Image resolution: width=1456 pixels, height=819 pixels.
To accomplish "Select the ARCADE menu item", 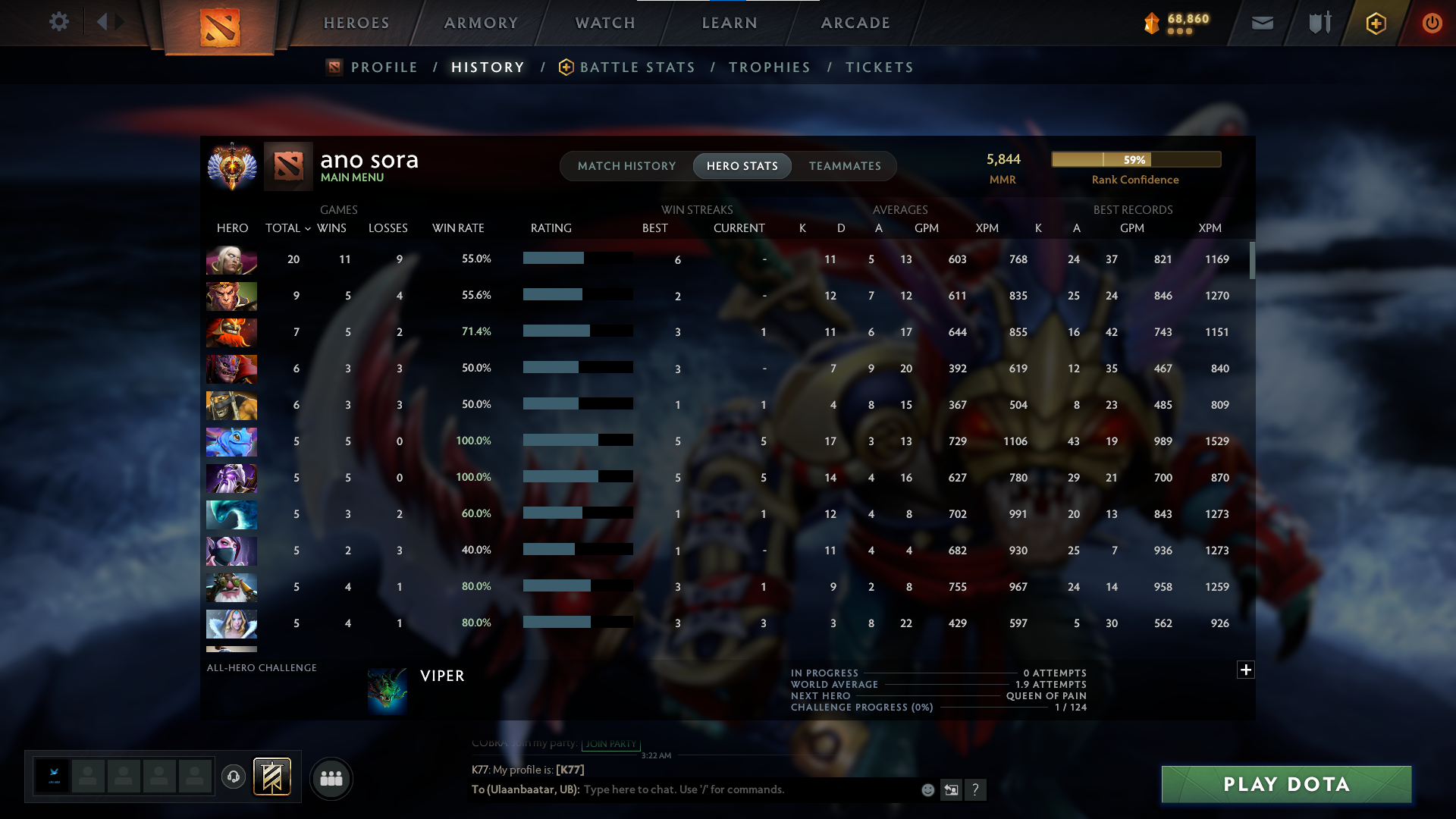I will (x=855, y=23).
